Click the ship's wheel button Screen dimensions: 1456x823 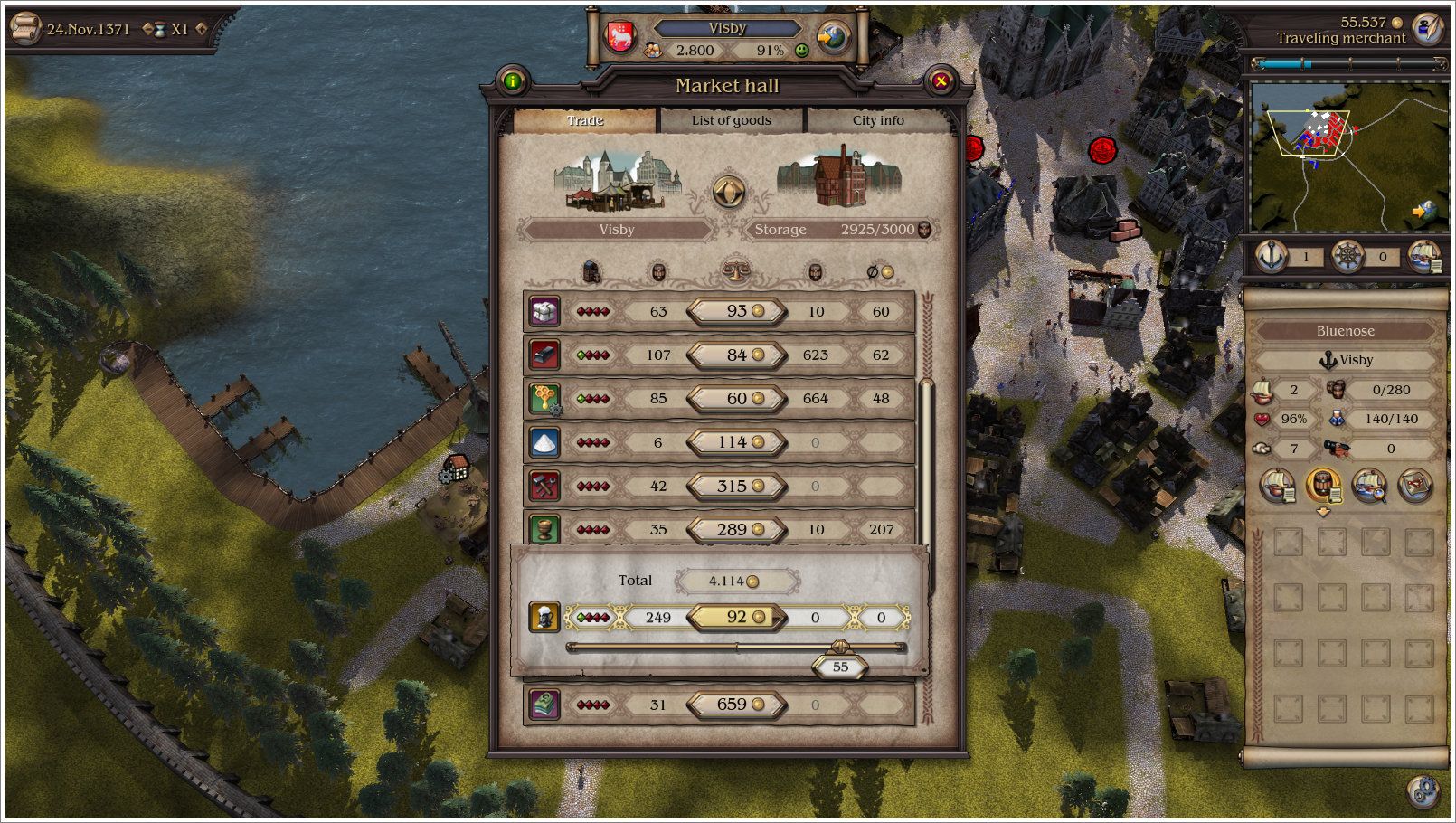[x=1347, y=257]
